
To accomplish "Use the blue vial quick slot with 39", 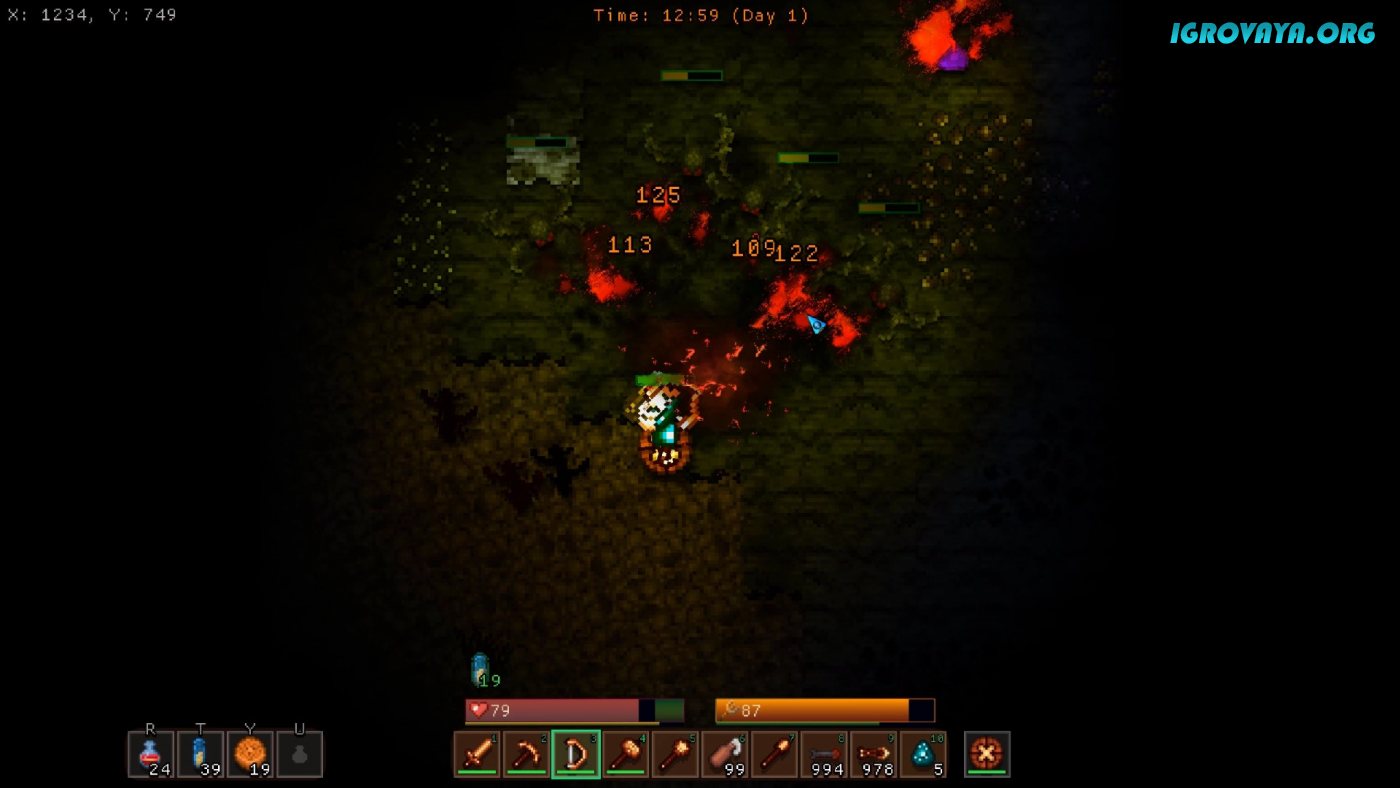I will click(x=201, y=754).
